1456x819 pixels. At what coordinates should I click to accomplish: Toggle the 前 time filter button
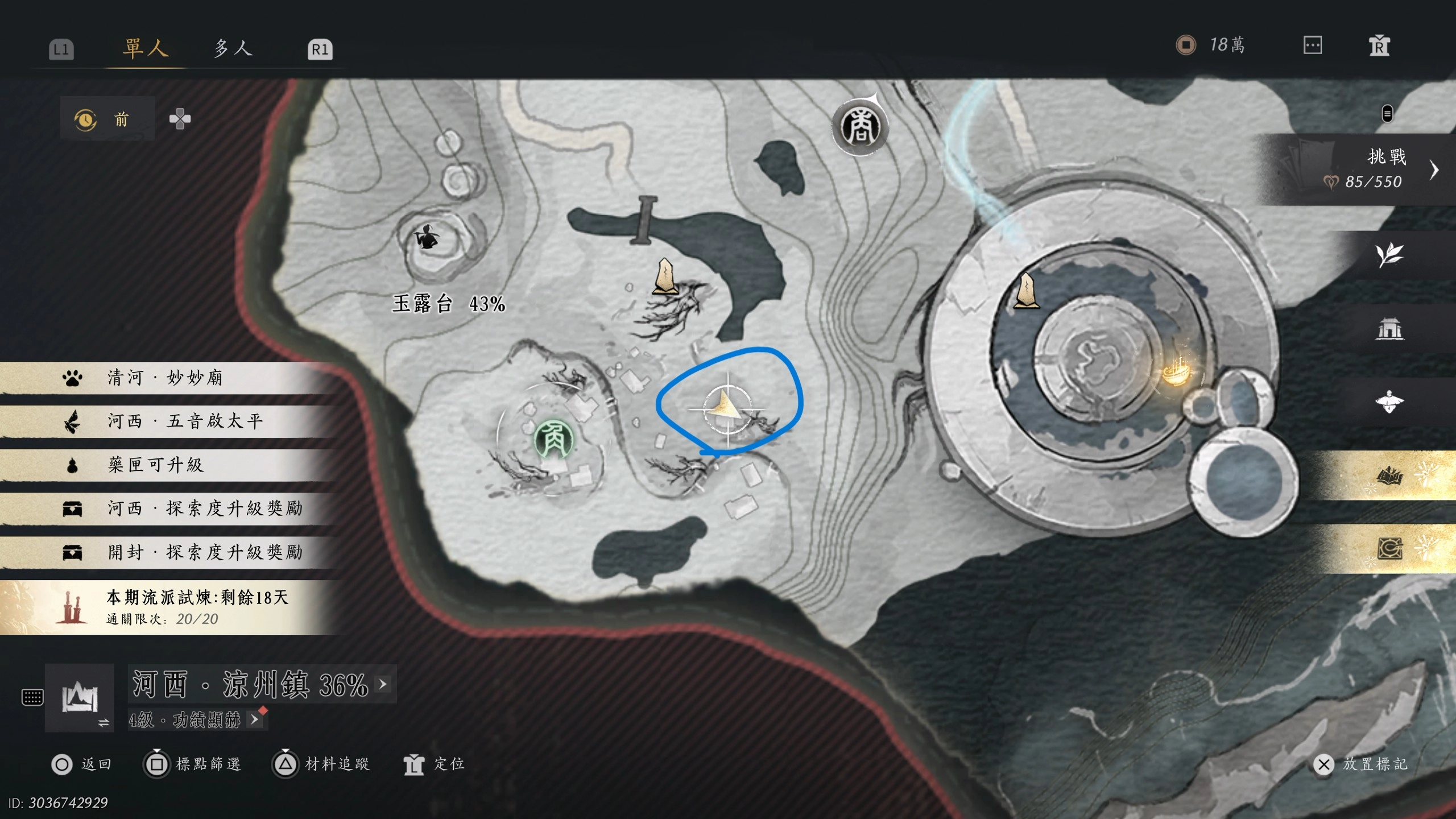click(107, 119)
